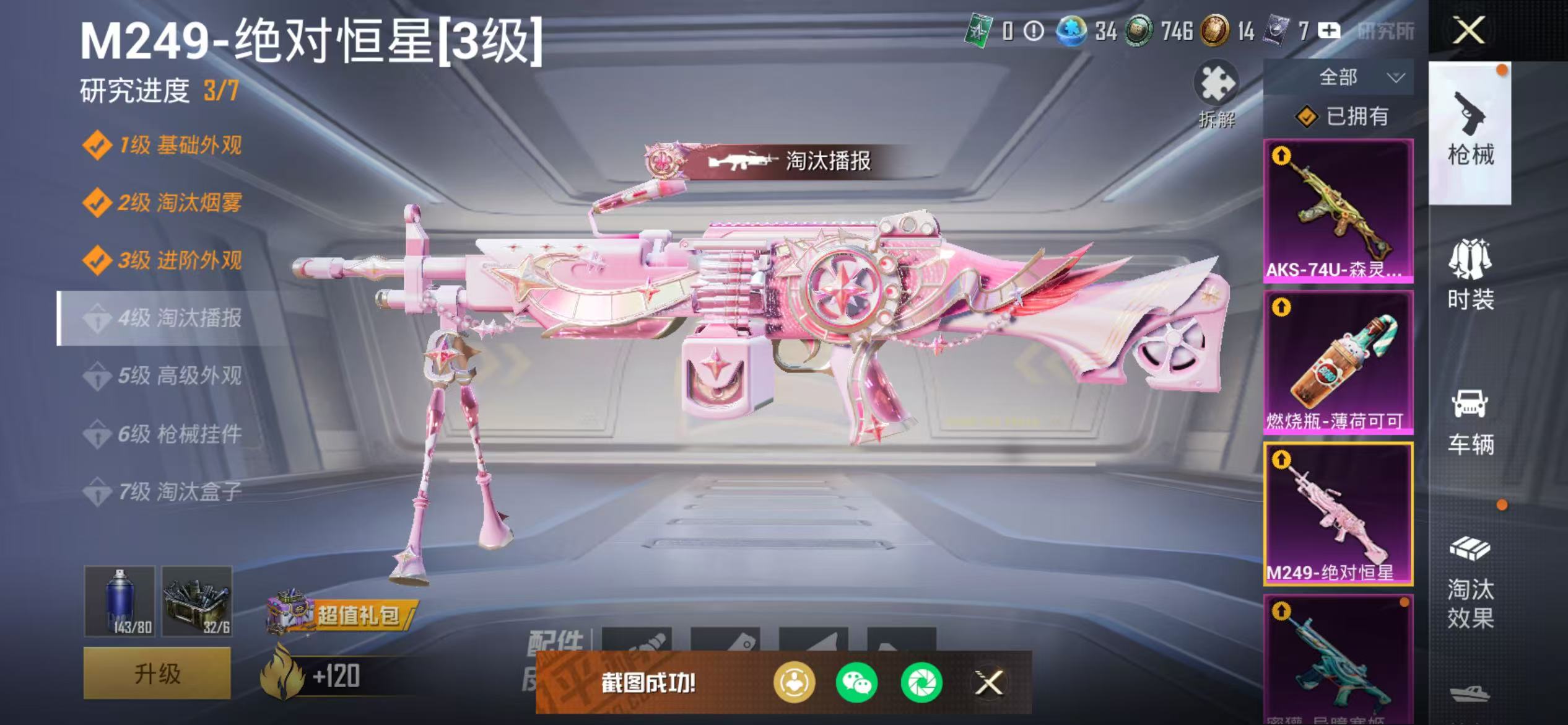Switch to the boat category at bottom right
Screen dimensions: 1568x725
coord(1470,695)
